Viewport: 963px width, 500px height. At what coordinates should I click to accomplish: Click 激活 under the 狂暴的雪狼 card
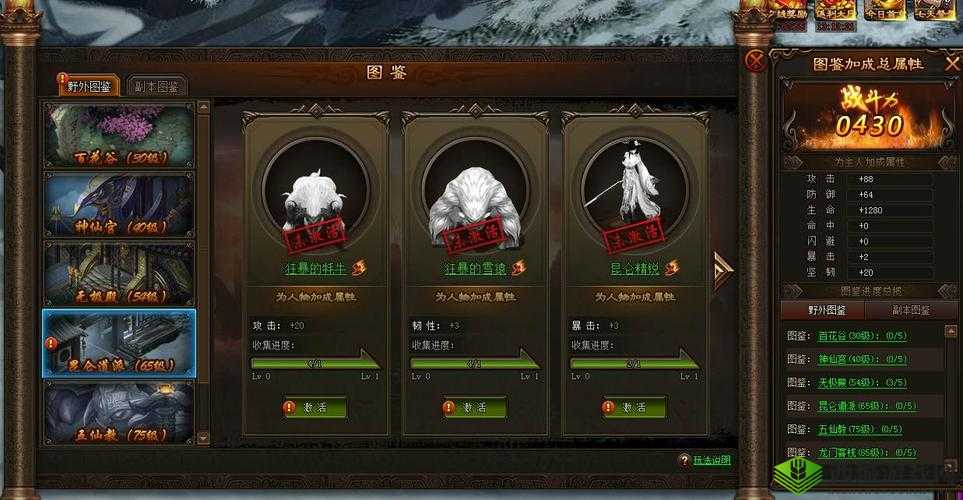point(475,408)
